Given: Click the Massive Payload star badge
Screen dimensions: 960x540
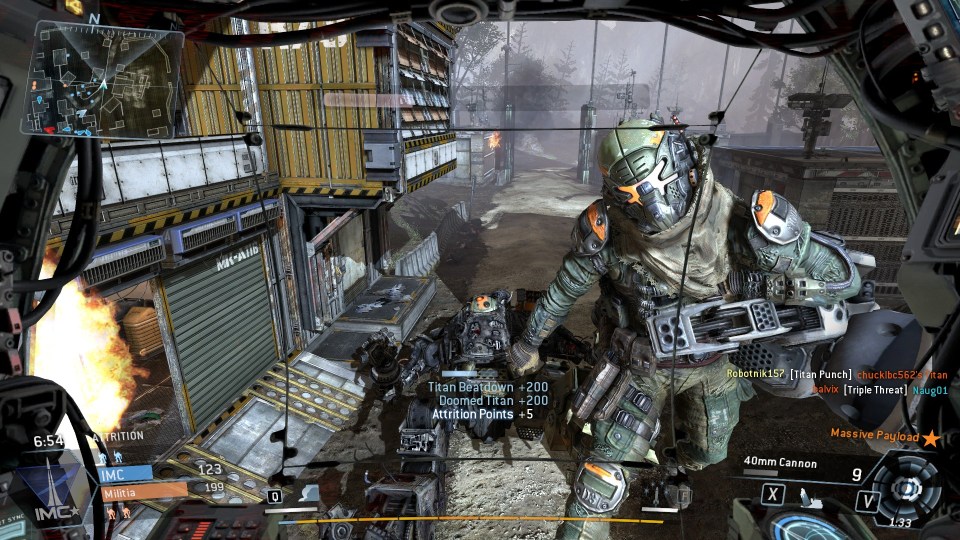Looking at the screenshot, I should pyautogui.click(x=932, y=438).
